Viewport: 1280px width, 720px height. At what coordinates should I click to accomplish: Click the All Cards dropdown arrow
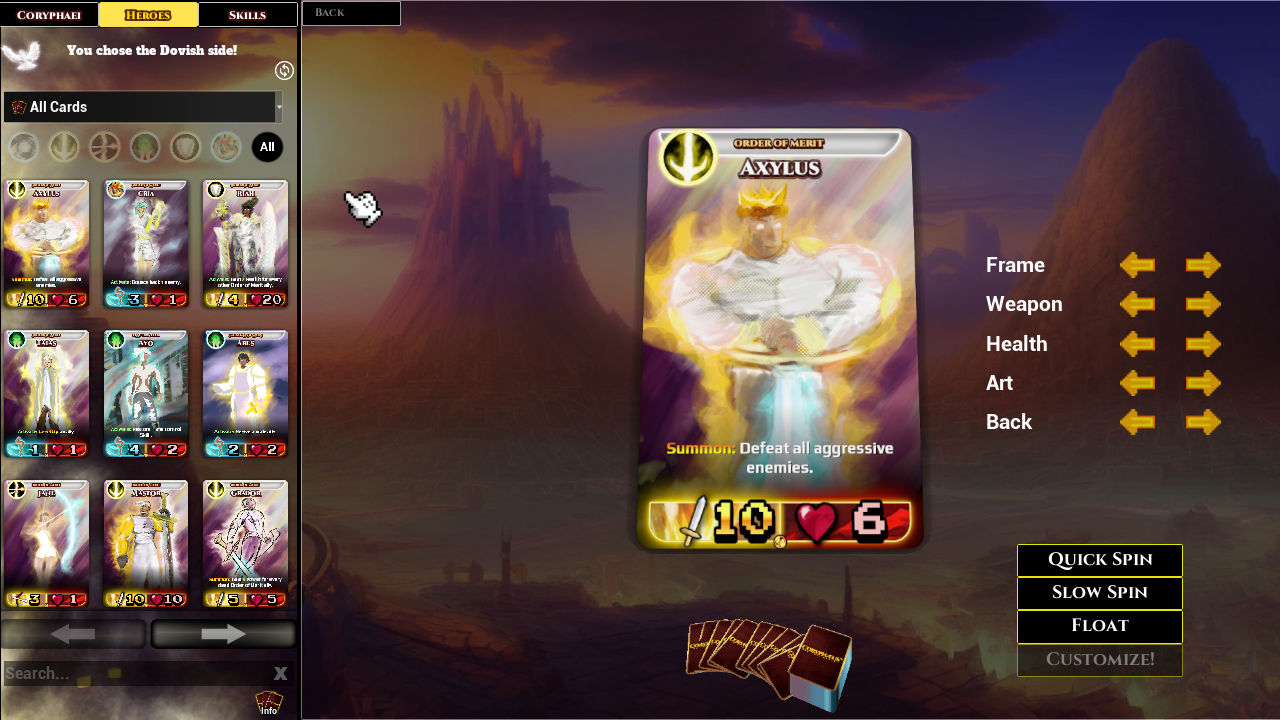tap(279, 106)
